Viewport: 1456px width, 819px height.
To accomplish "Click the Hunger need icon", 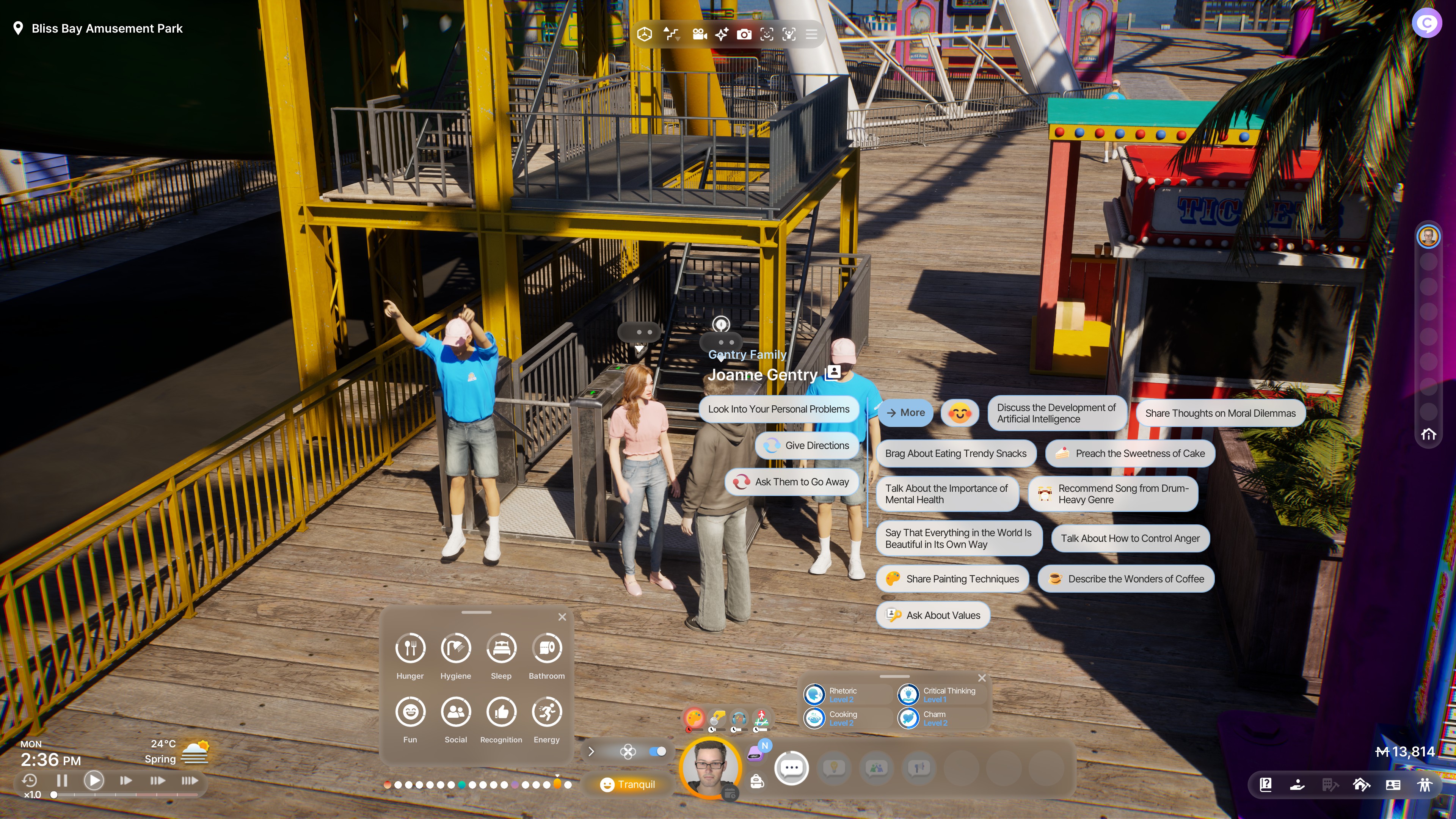I will [x=410, y=648].
